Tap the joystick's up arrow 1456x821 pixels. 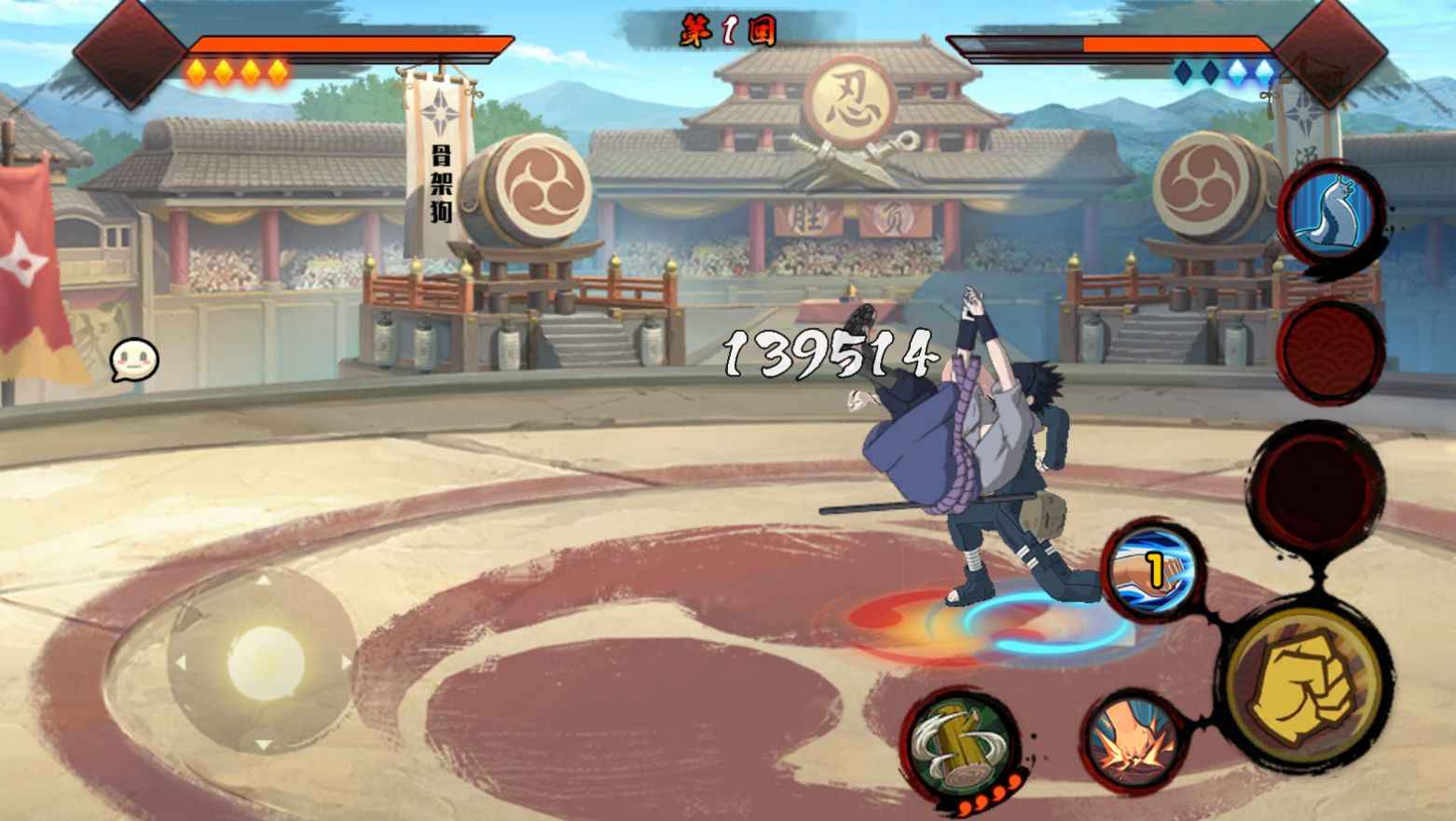pyautogui.click(x=264, y=581)
